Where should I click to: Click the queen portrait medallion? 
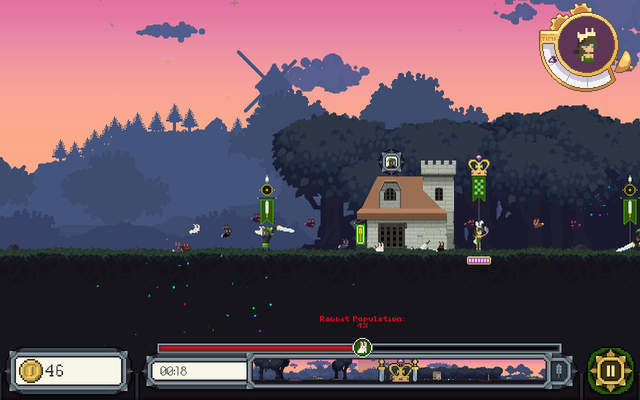[588, 45]
